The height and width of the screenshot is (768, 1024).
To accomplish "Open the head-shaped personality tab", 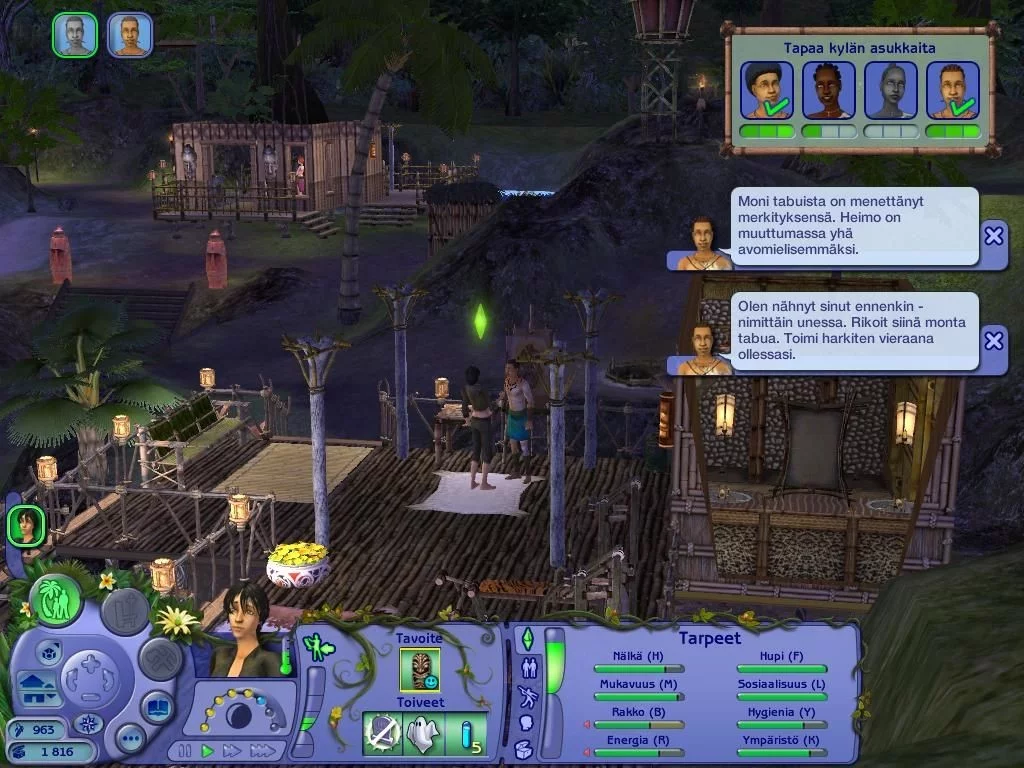I will pos(525,722).
